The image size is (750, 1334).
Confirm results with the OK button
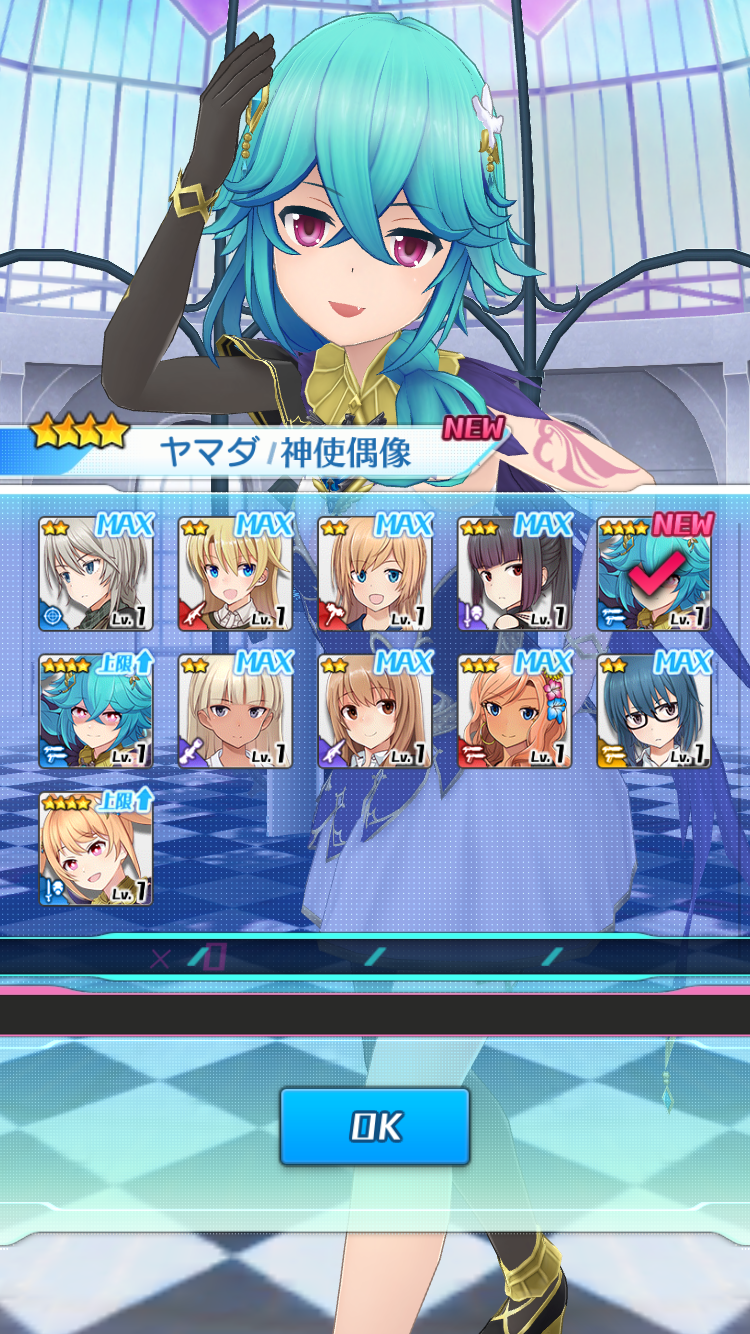(x=374, y=1126)
